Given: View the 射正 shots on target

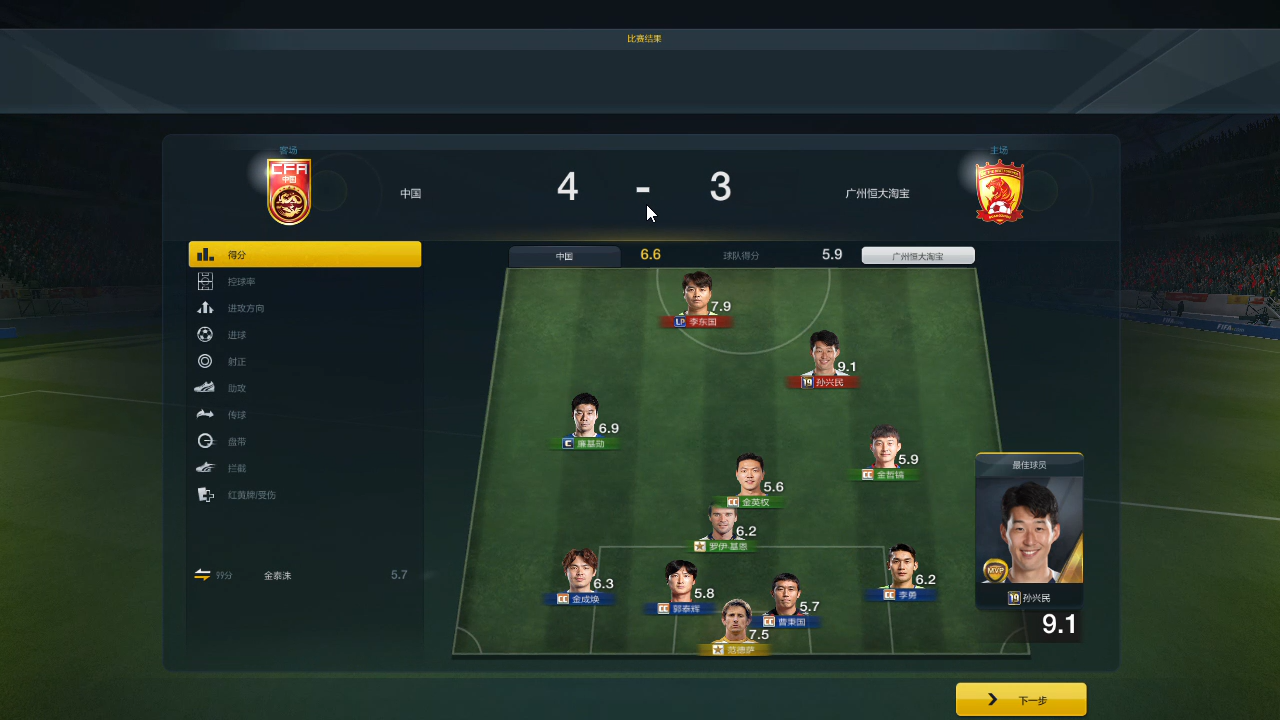Looking at the screenshot, I should click(304, 361).
